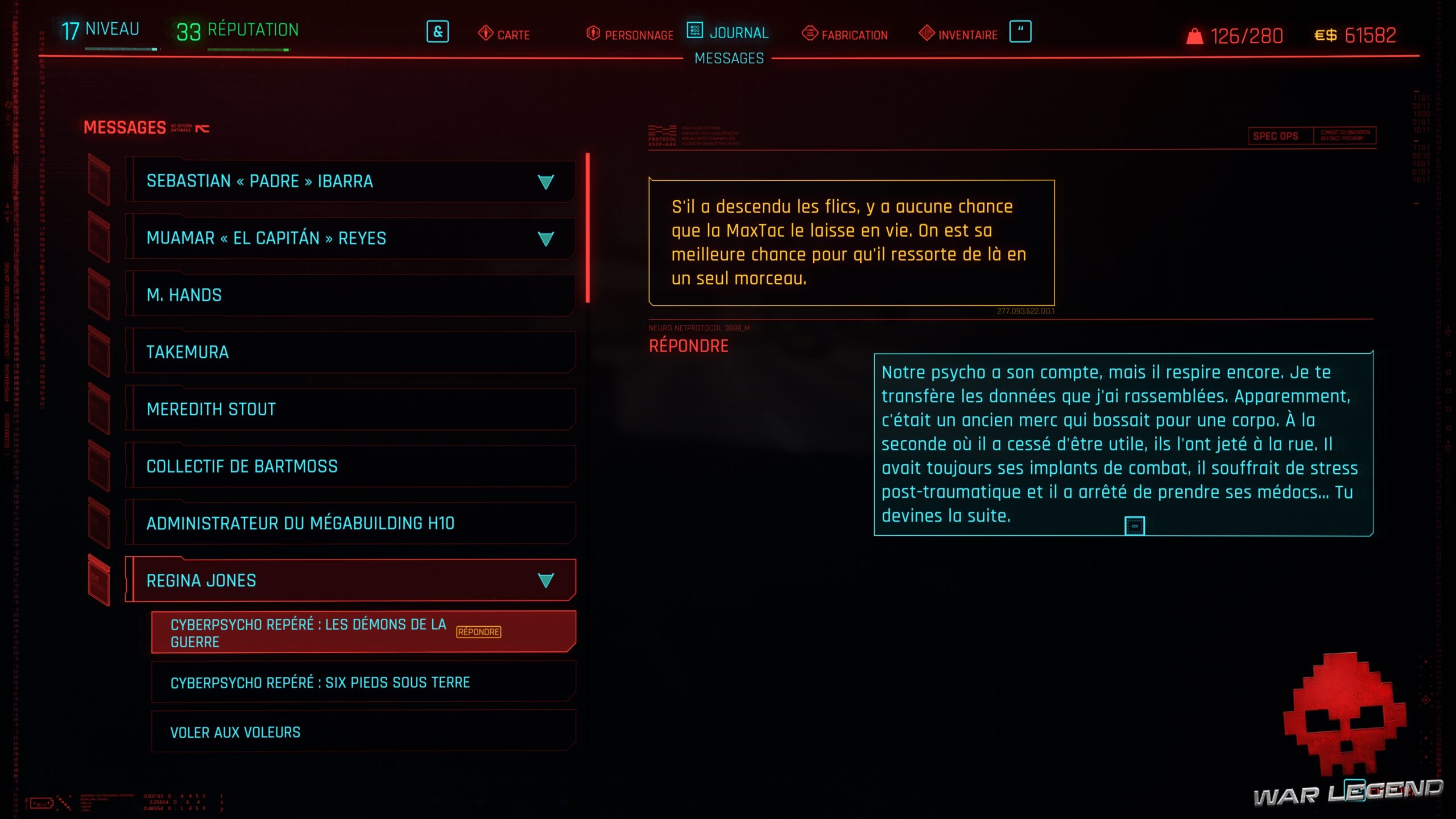Expand Sebastian « Padre » Ibarra conversation

[x=545, y=182]
